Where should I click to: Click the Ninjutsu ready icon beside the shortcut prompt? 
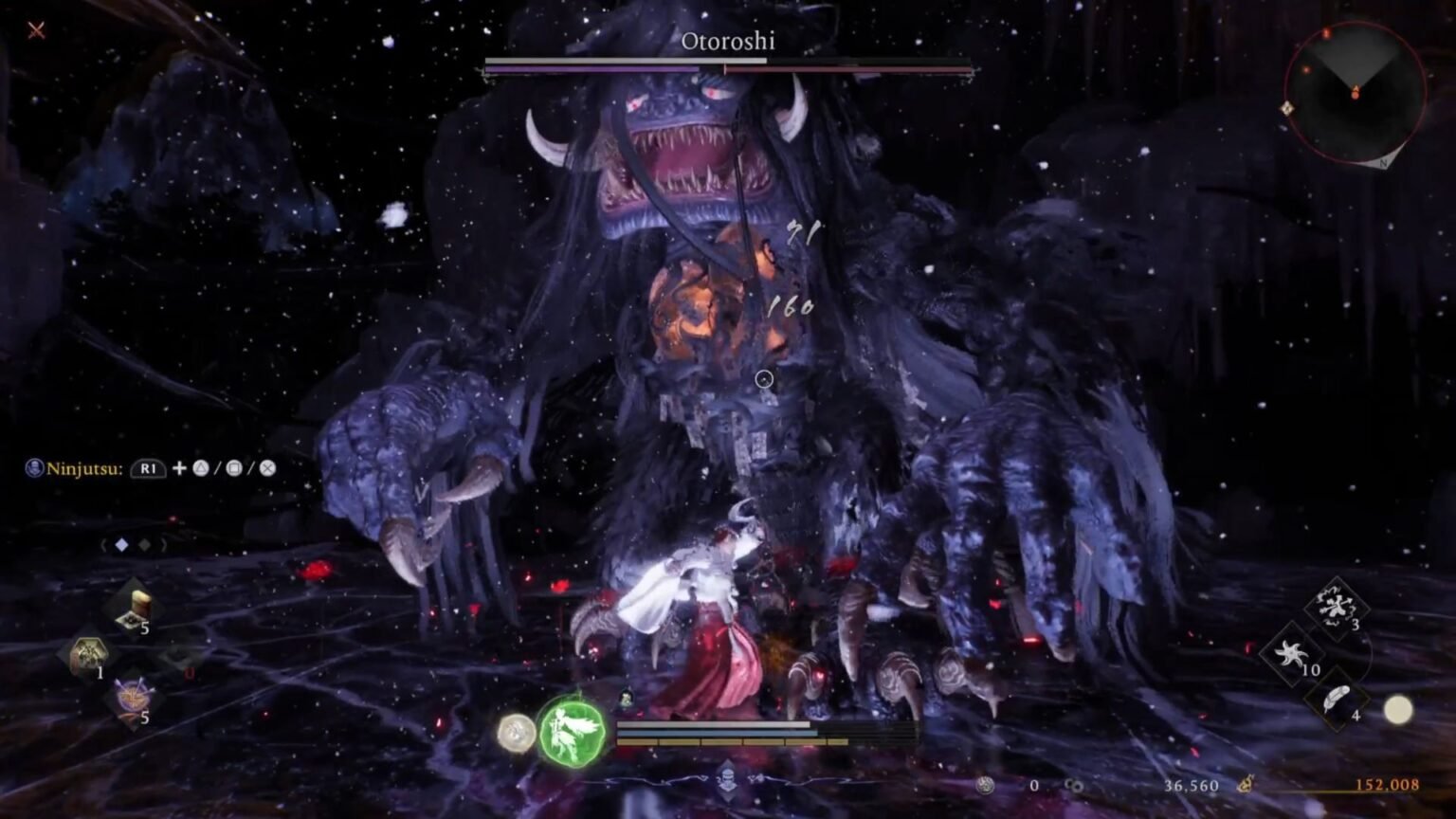tap(35, 466)
